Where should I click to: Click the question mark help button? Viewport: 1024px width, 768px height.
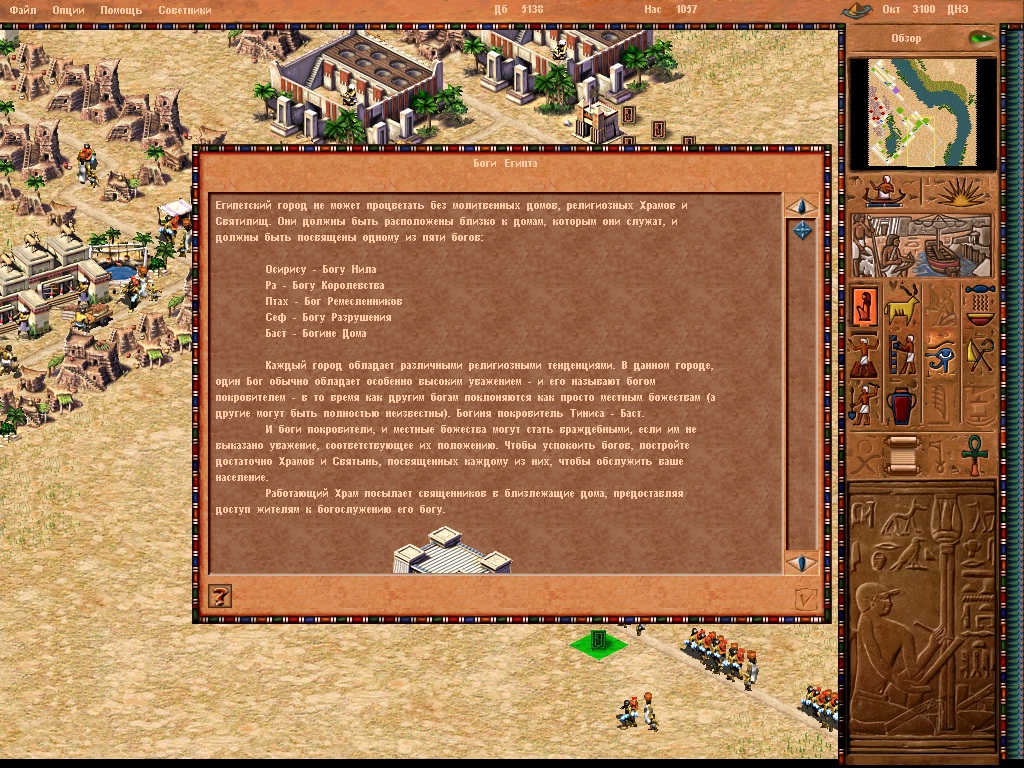click(x=219, y=597)
